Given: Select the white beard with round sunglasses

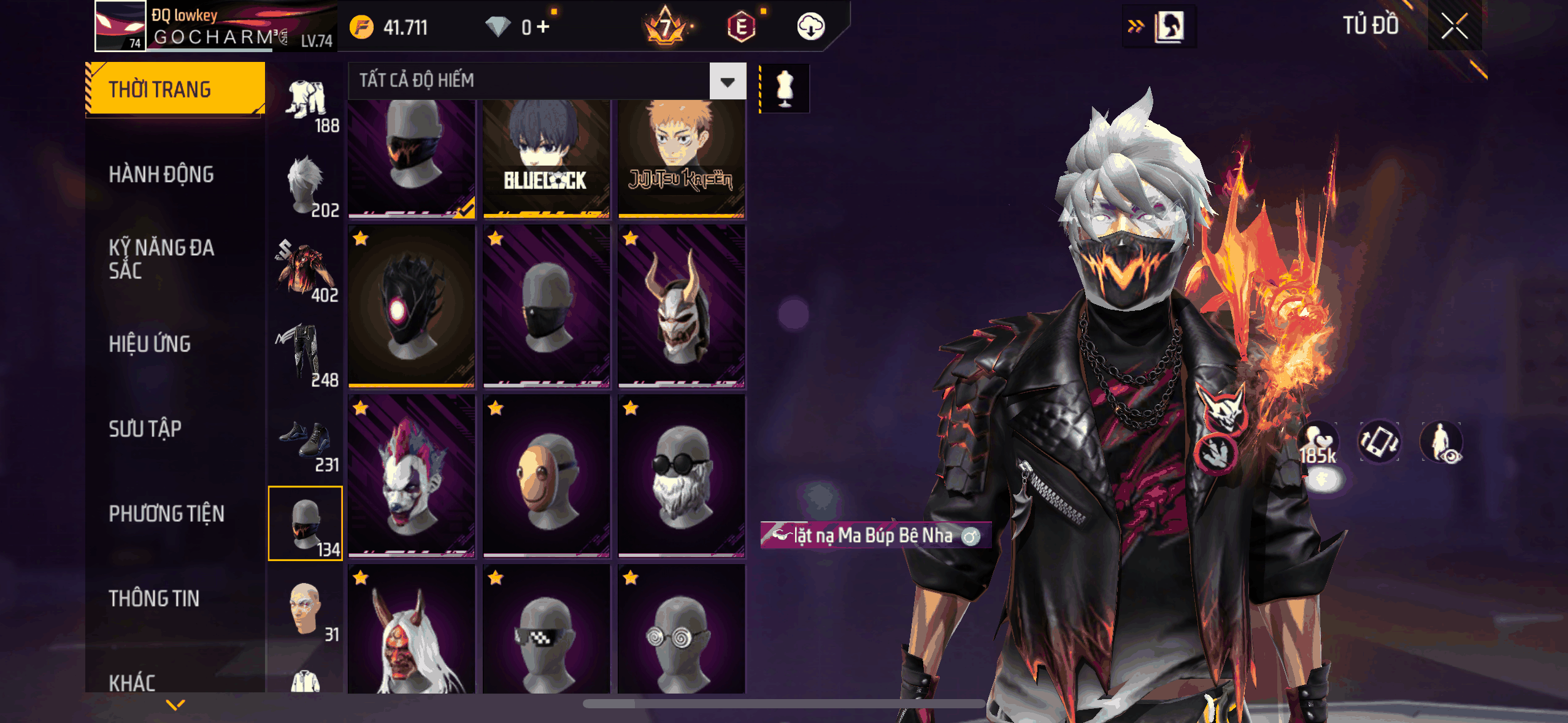Looking at the screenshot, I should click(681, 476).
